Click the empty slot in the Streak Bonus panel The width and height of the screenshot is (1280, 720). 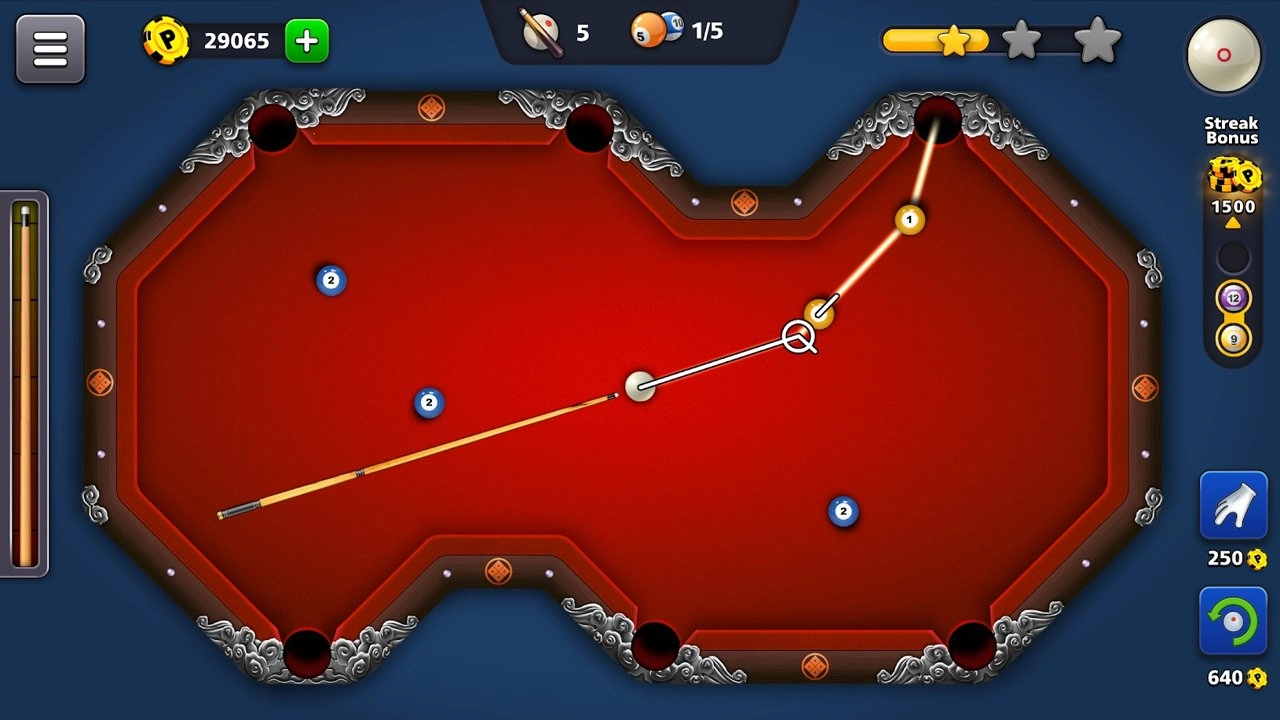[1233, 257]
